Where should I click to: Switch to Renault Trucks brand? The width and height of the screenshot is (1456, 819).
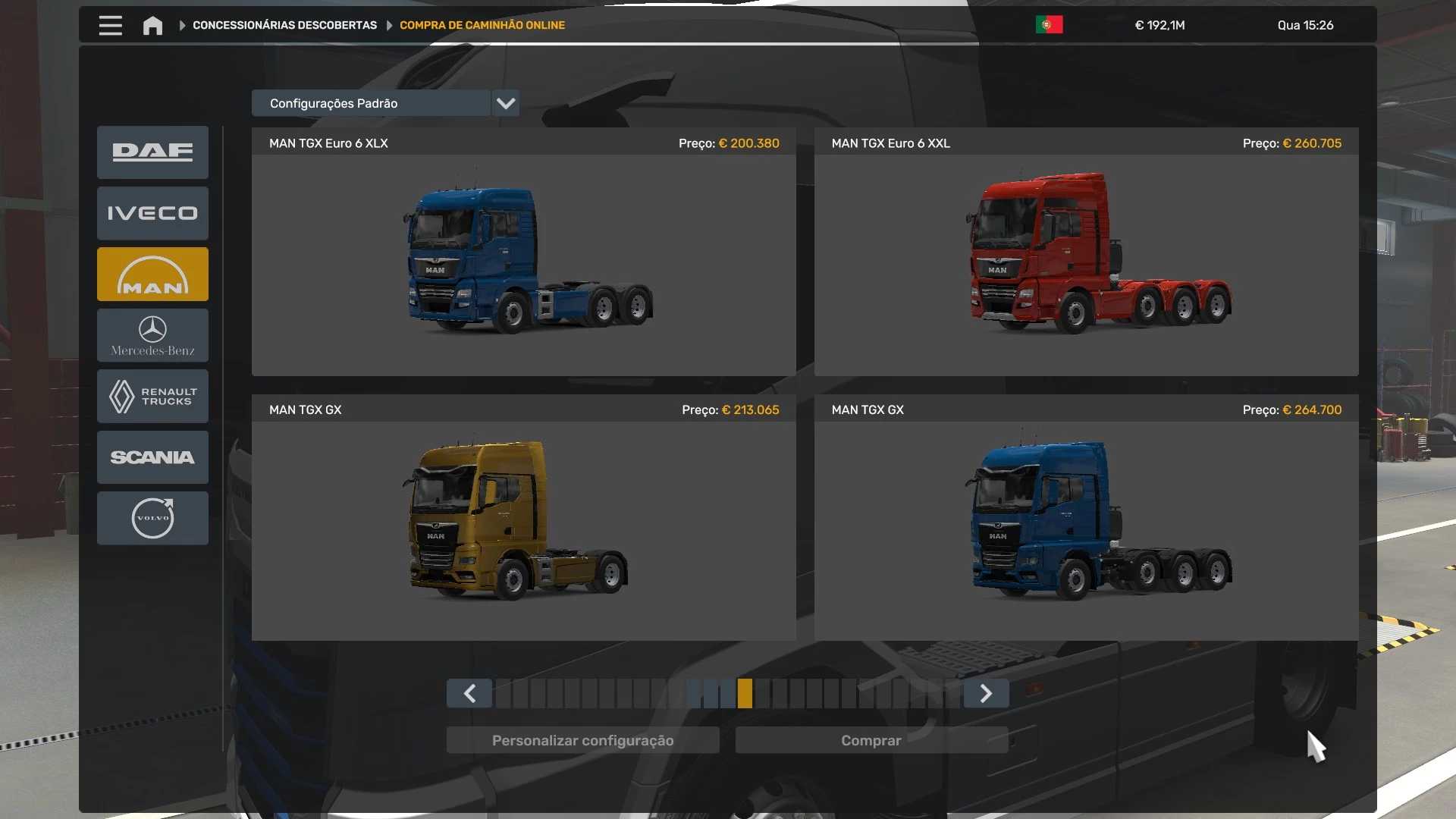152,396
